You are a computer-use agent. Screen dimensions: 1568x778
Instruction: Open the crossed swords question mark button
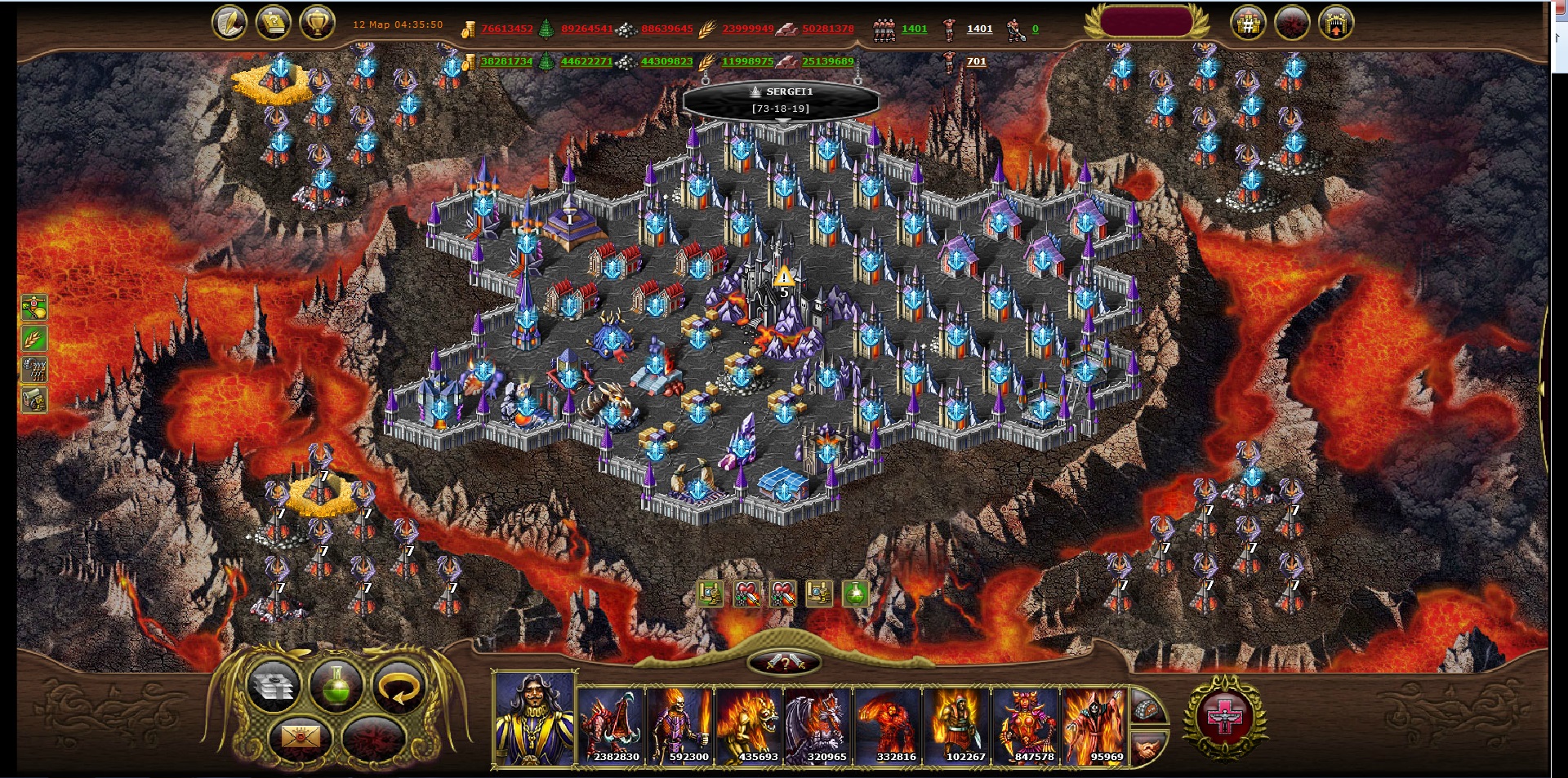[784, 662]
